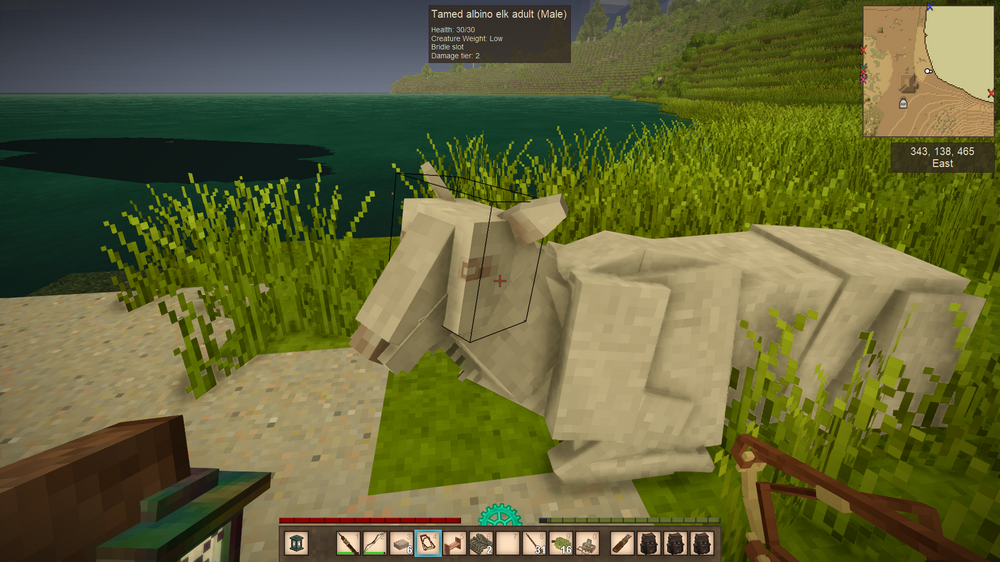Choose the bow in hotbar slot 2
This screenshot has height=562, width=1000.
click(x=374, y=543)
